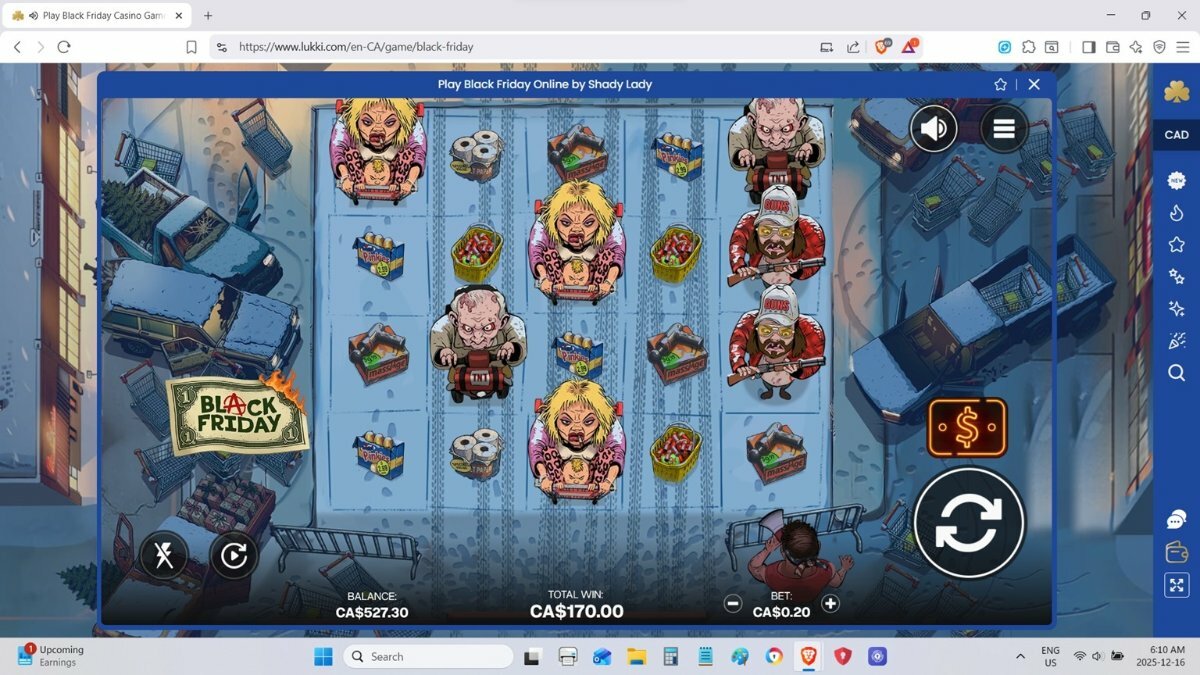The image size is (1200, 675).
Task: Open the hamburger game menu
Action: (x=1004, y=128)
